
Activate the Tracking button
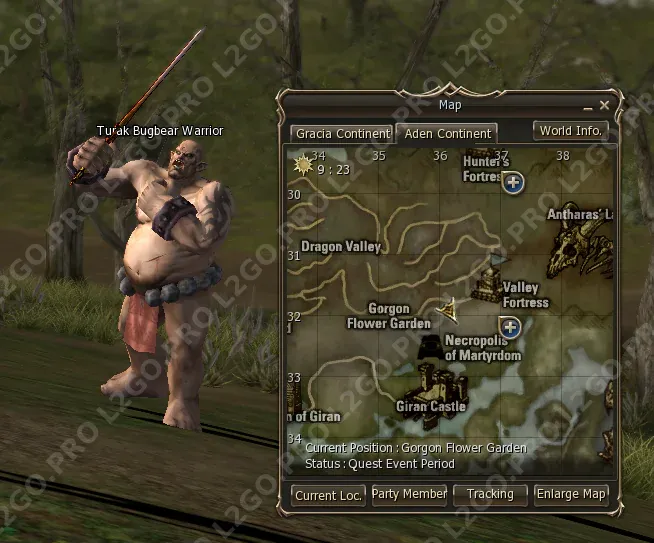click(x=490, y=495)
